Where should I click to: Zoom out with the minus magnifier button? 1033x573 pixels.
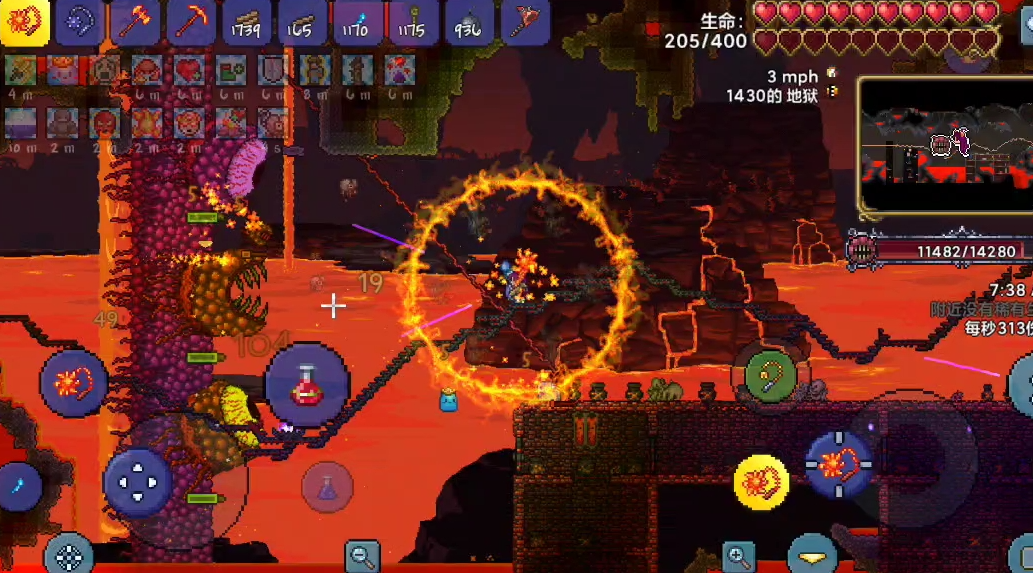click(x=362, y=555)
